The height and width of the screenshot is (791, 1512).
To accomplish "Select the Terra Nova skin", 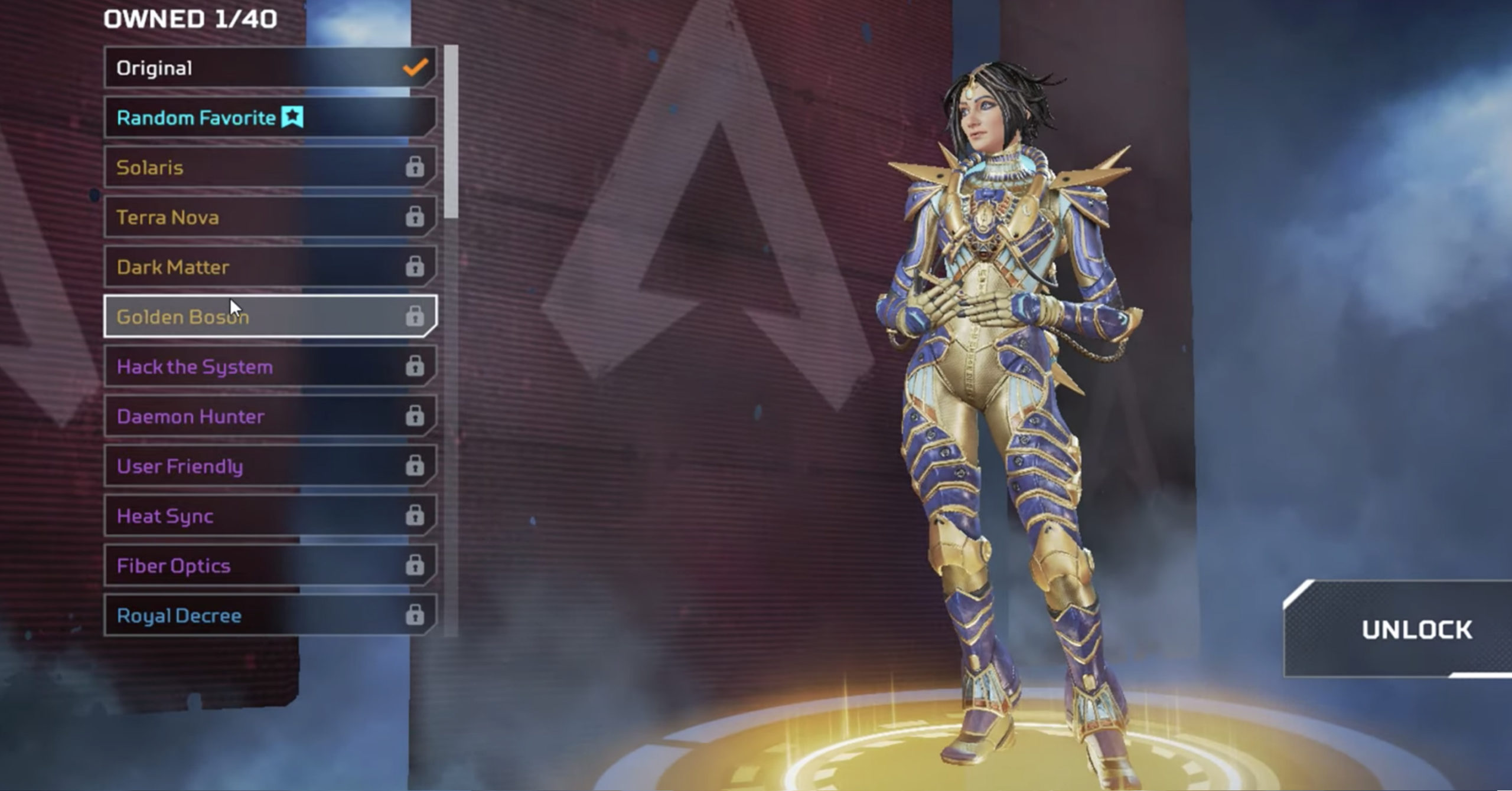I will point(270,217).
